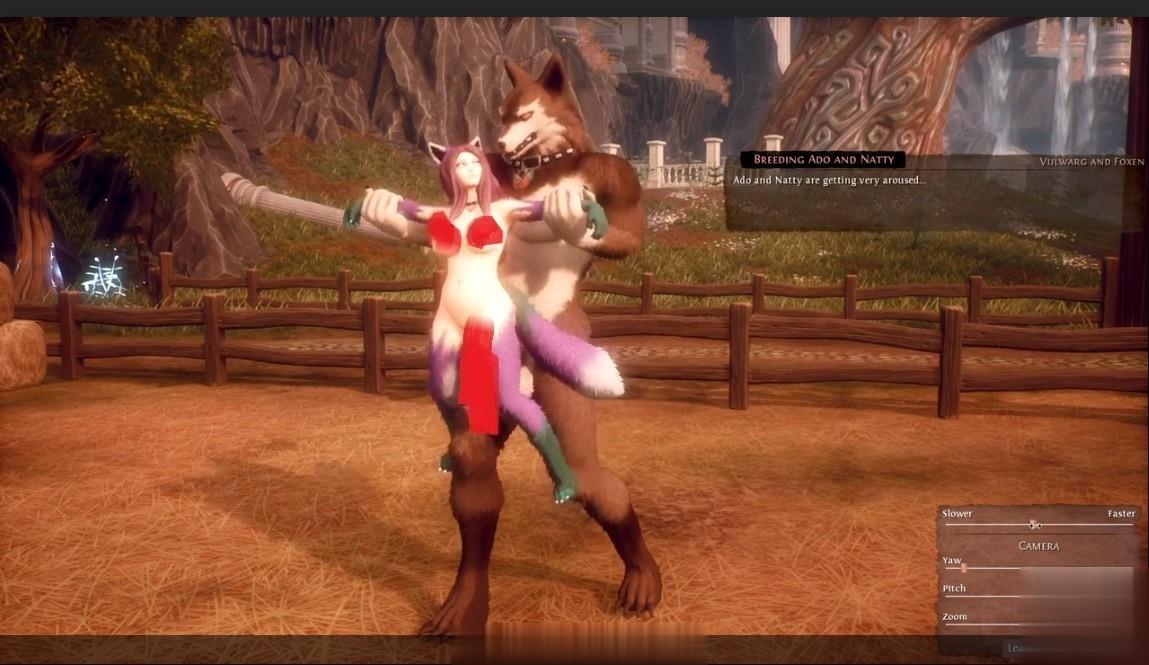Screen dimensions: 1149x665
Task: Click the Slower/Faster speed slider handle
Action: pyautogui.click(x=1035, y=524)
